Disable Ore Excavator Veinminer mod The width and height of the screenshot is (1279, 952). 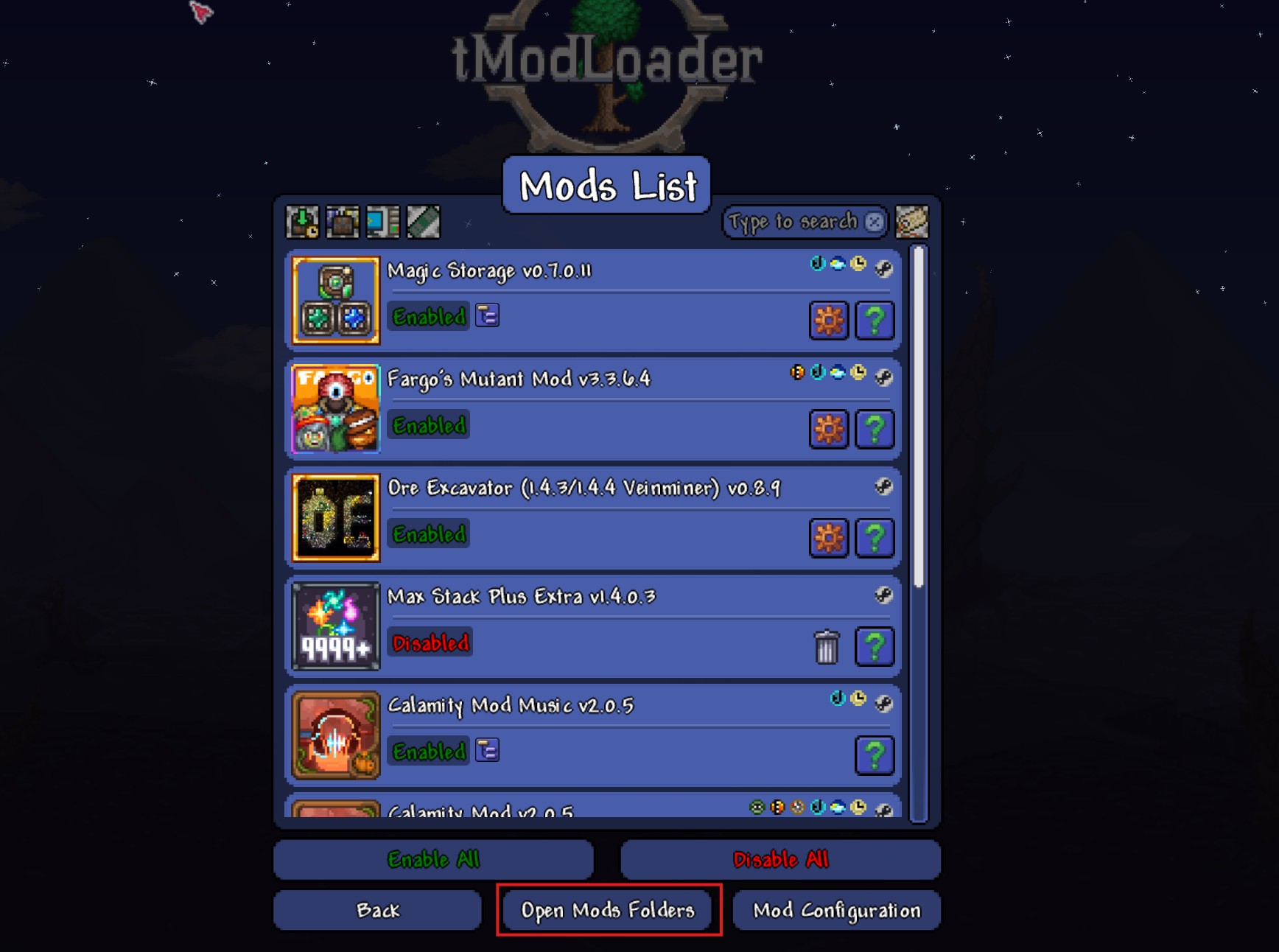(427, 534)
